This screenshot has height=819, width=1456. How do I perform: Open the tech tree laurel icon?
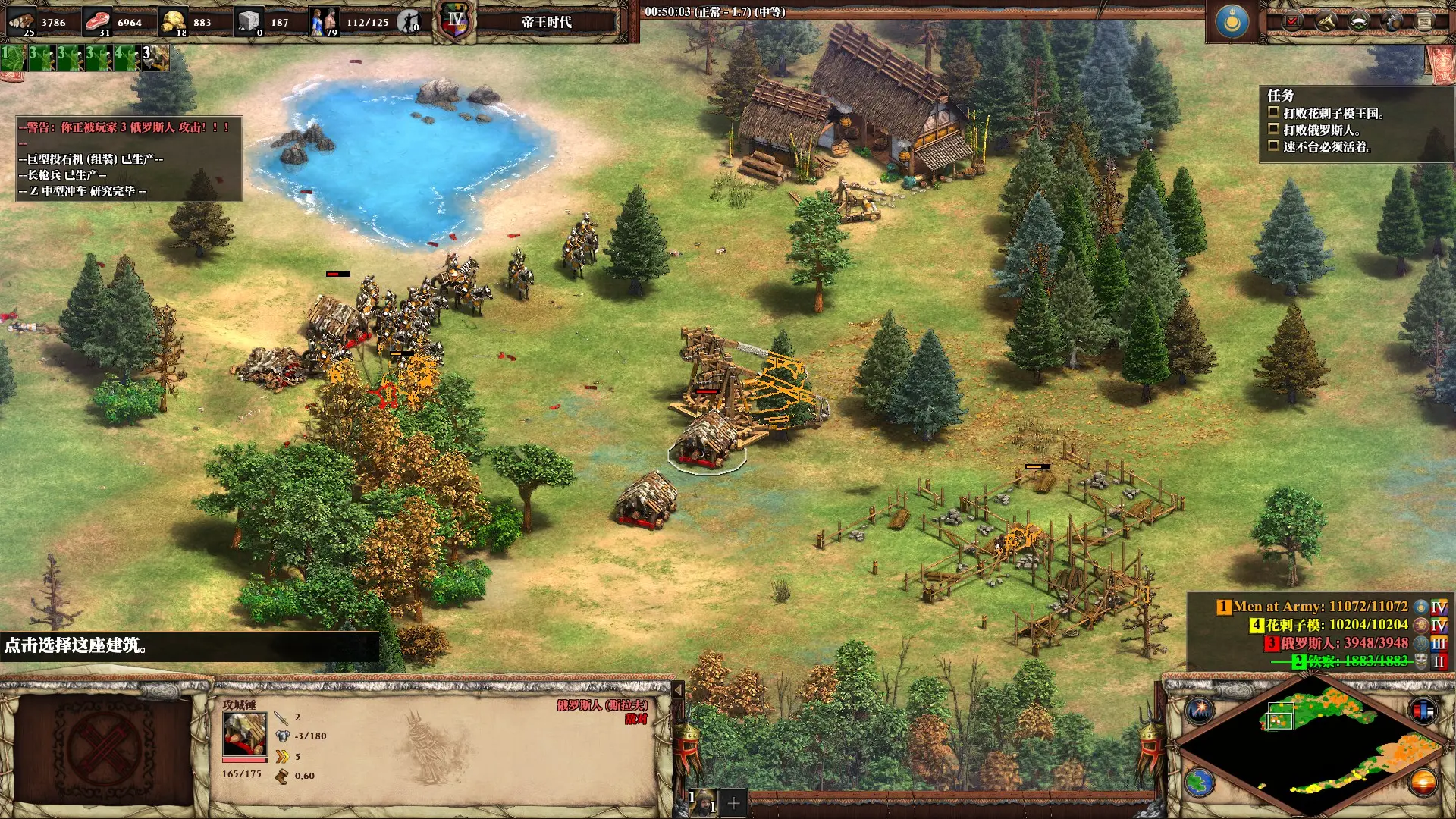(x=1359, y=21)
